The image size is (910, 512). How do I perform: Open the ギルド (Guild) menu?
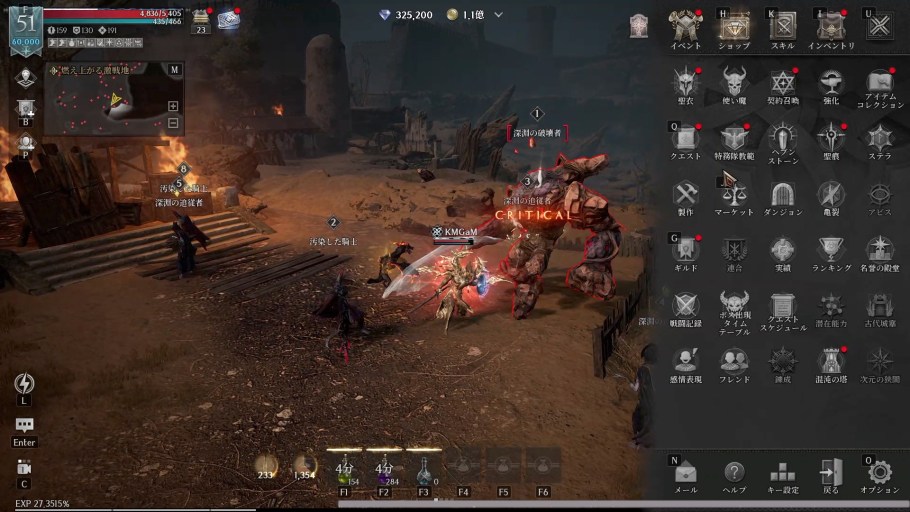click(x=685, y=250)
